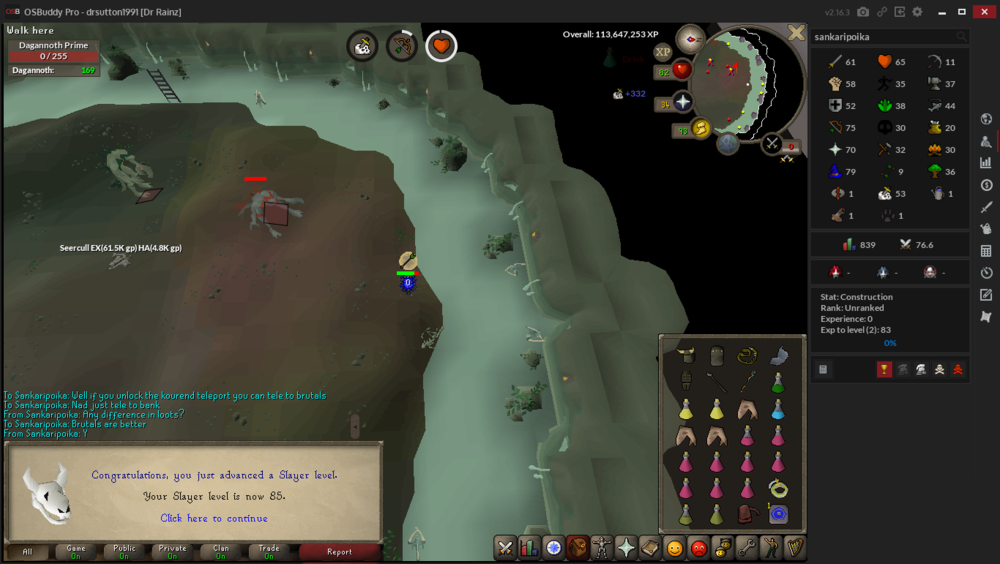
Task: Open the Combat Options tab
Action: coord(505,547)
